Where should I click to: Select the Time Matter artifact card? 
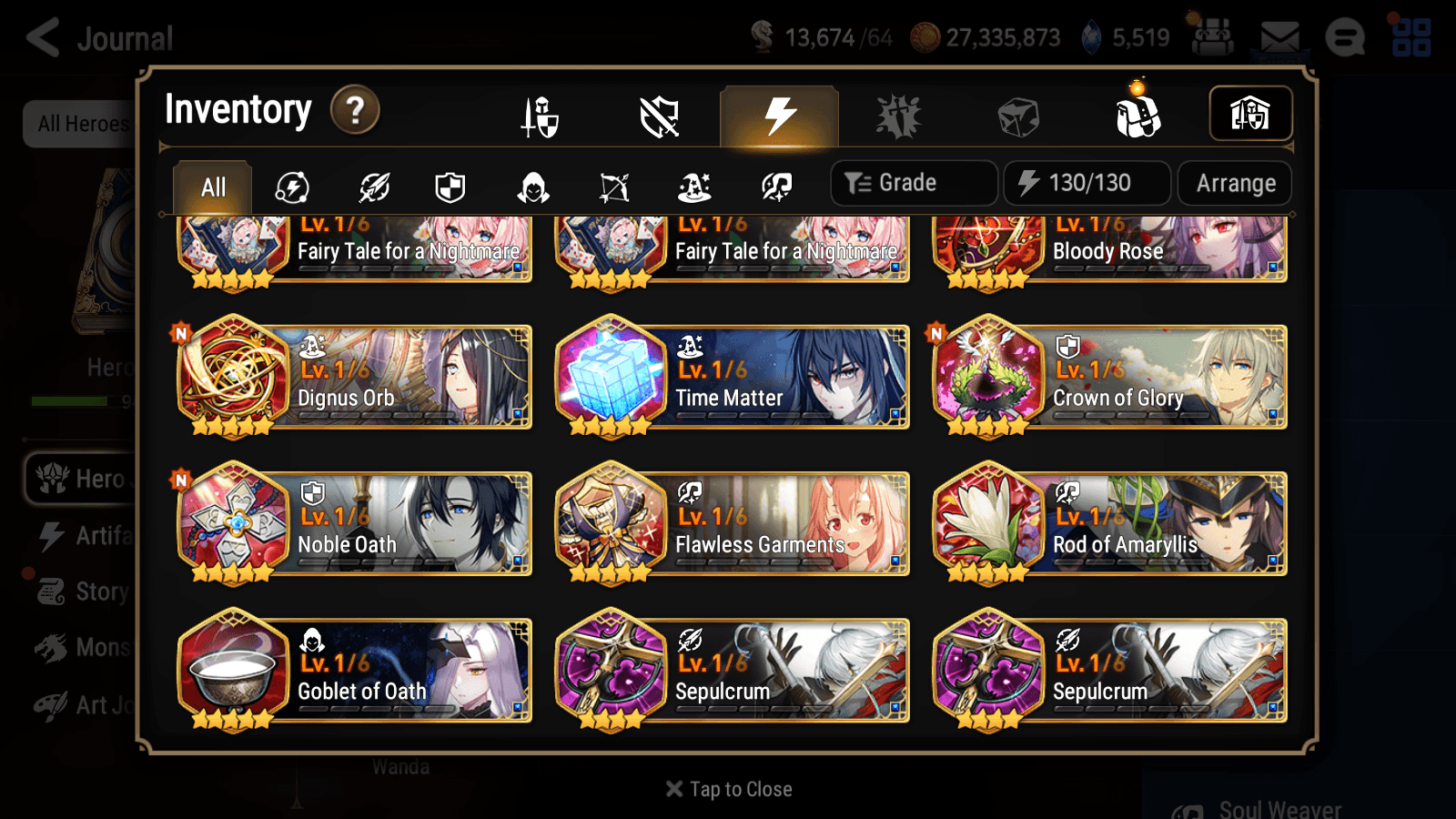733,379
